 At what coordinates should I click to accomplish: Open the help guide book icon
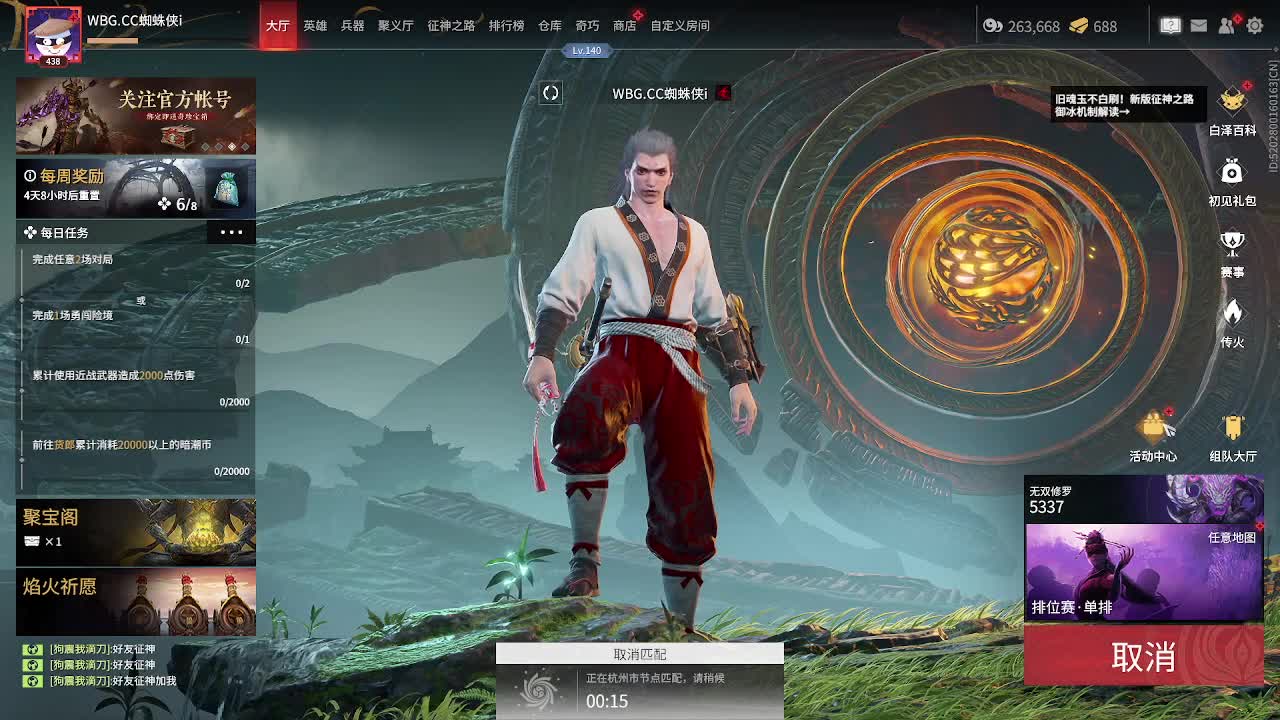pyautogui.click(x=1170, y=25)
